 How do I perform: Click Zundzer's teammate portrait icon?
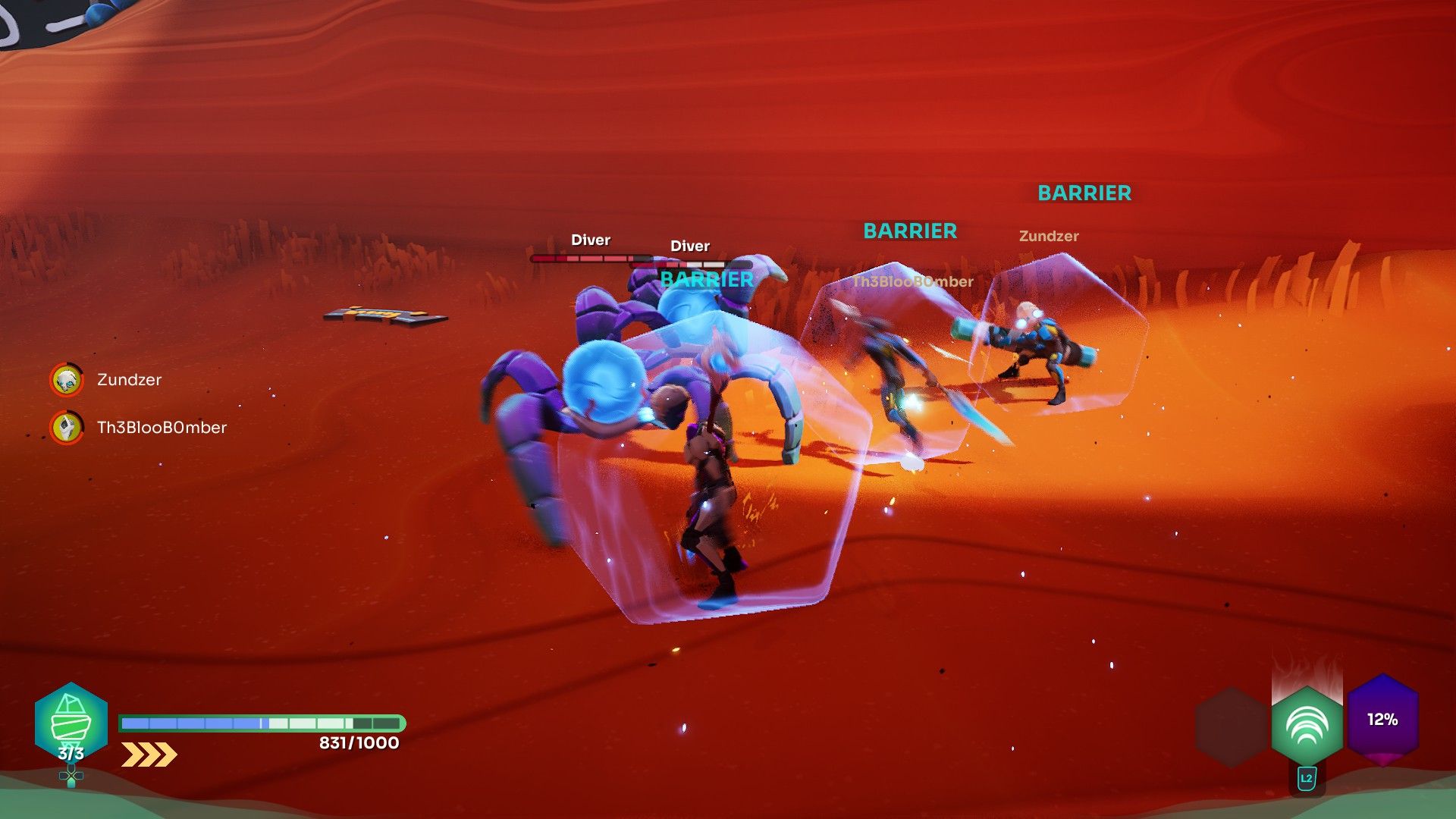(x=67, y=380)
